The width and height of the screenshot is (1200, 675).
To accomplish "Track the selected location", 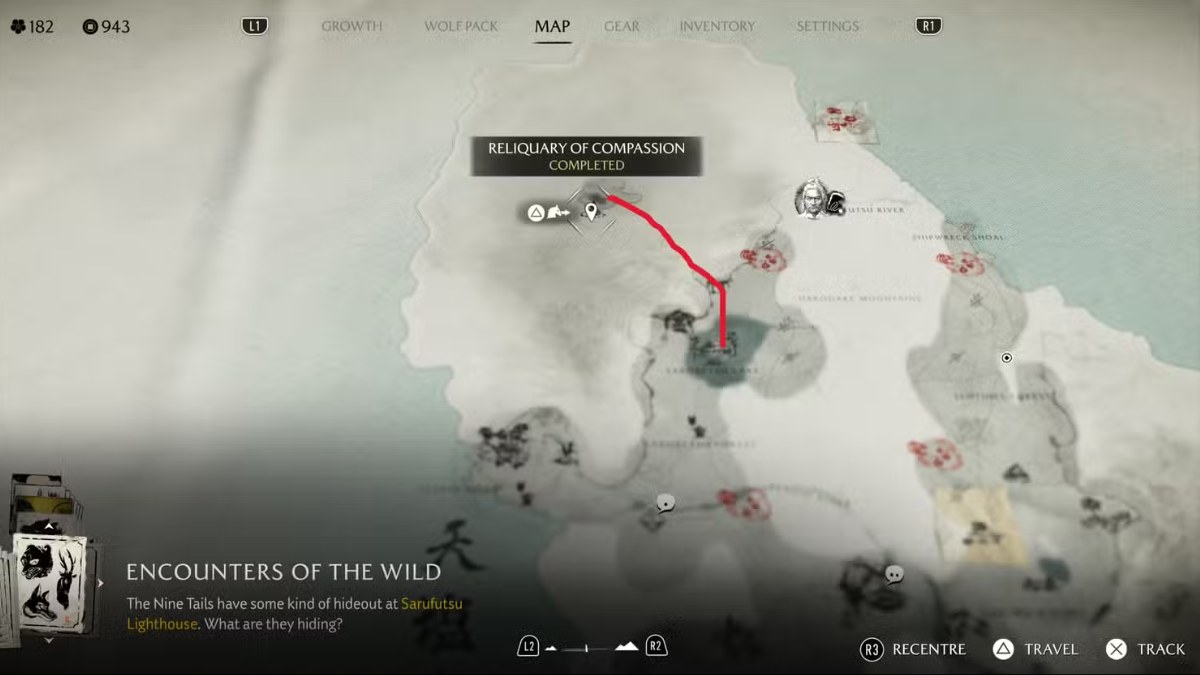I will click(1146, 649).
